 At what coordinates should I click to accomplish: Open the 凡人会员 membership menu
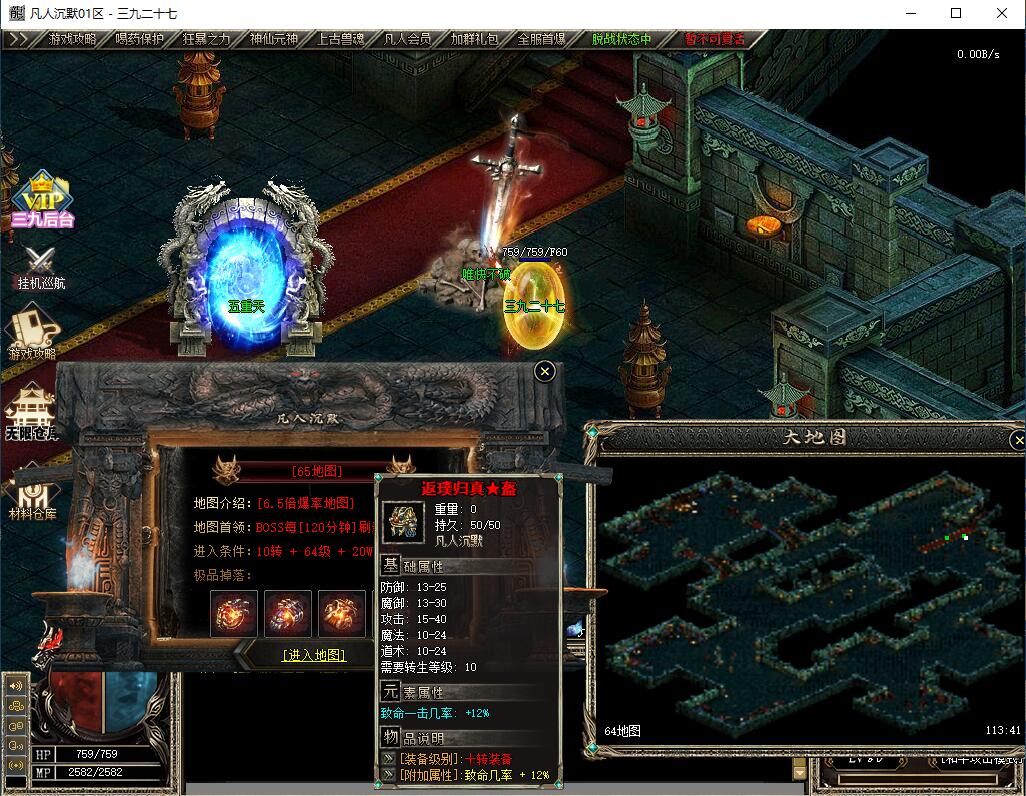[407, 39]
